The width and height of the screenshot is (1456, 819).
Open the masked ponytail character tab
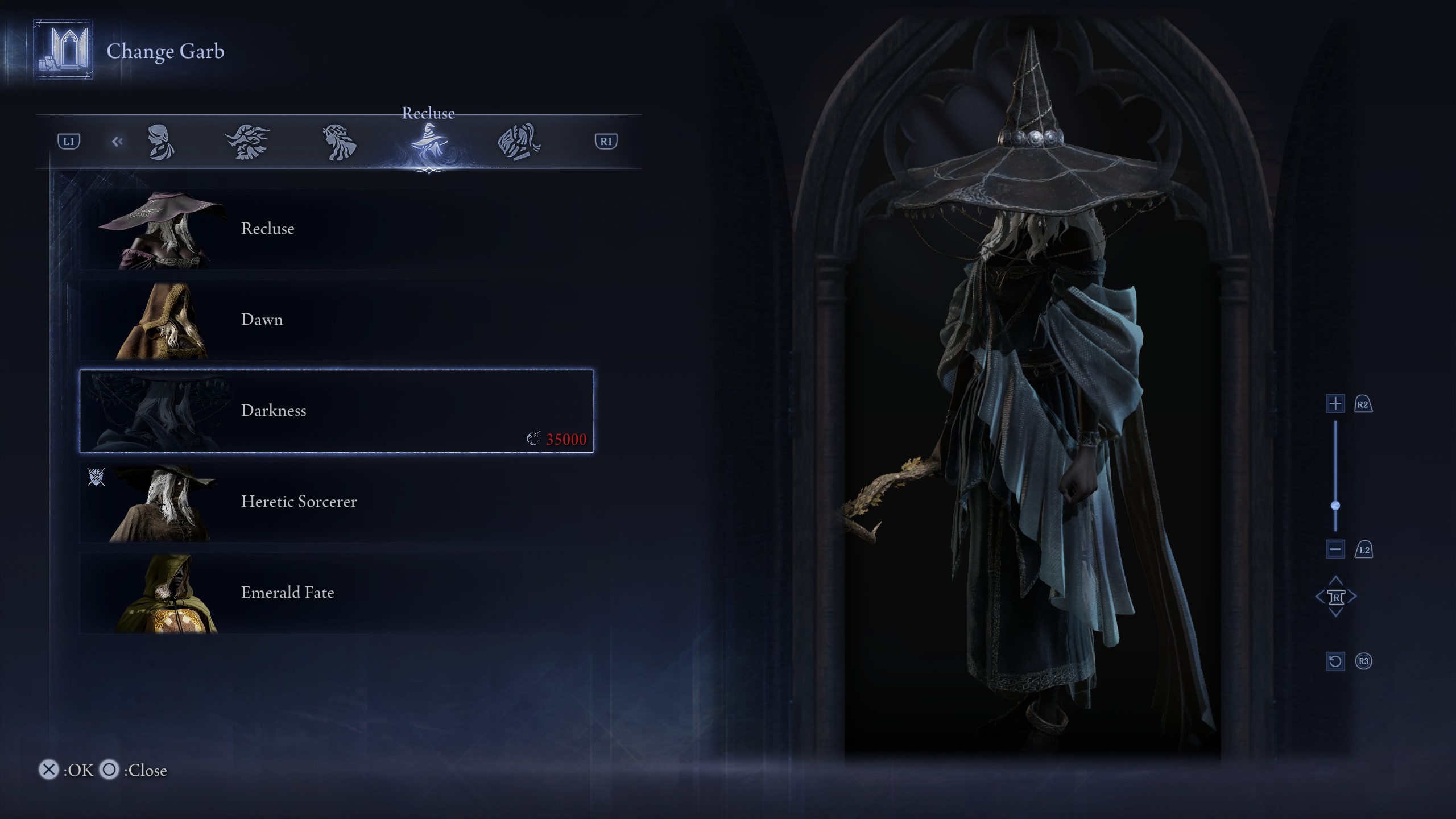(x=519, y=142)
